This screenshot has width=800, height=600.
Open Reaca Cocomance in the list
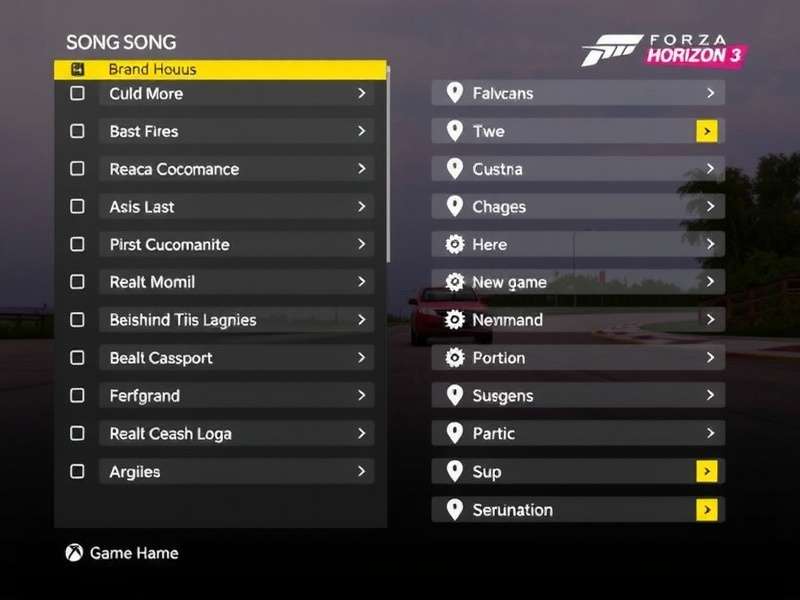point(236,169)
